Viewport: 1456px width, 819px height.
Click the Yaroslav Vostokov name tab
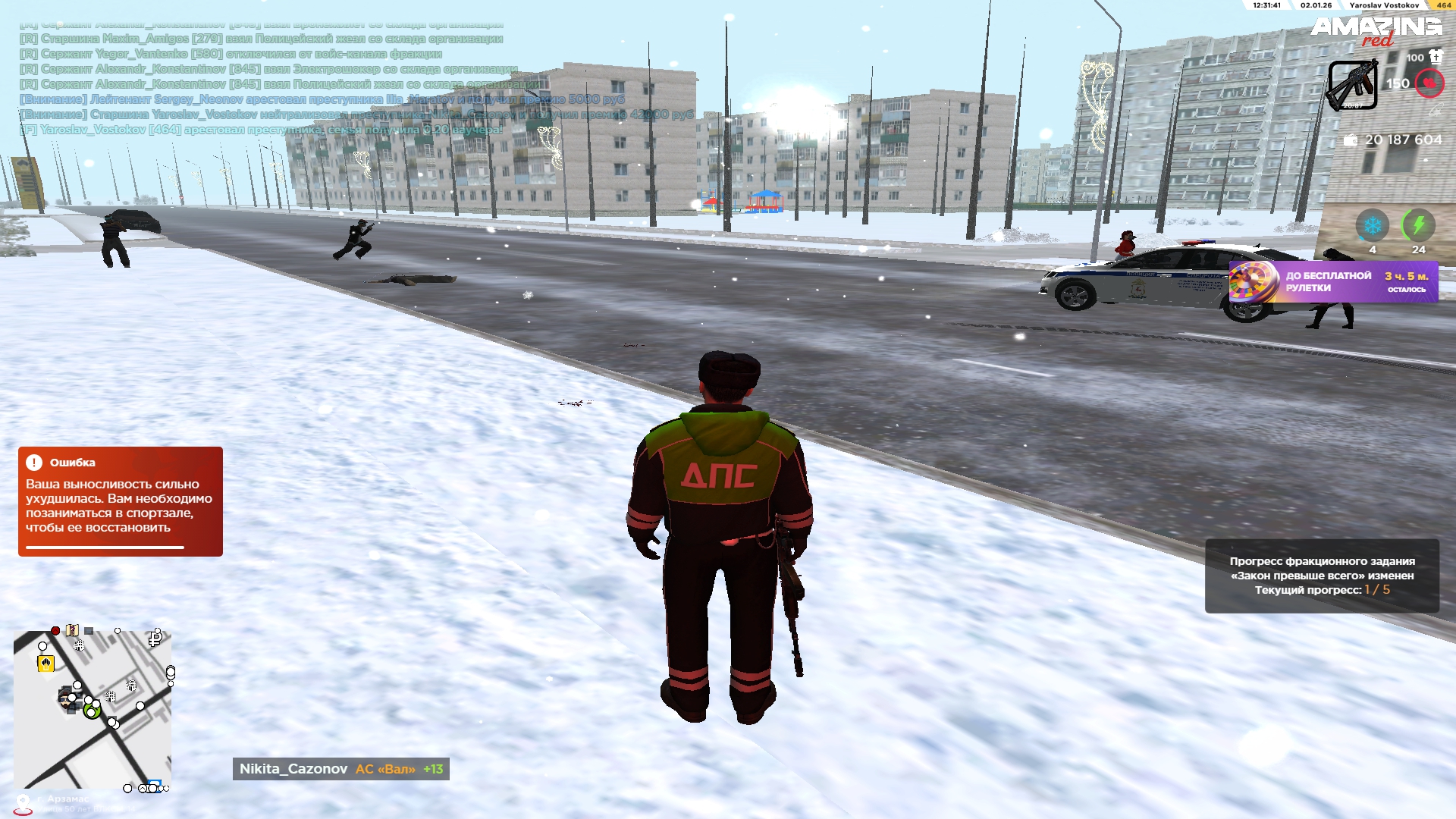point(1384,5)
